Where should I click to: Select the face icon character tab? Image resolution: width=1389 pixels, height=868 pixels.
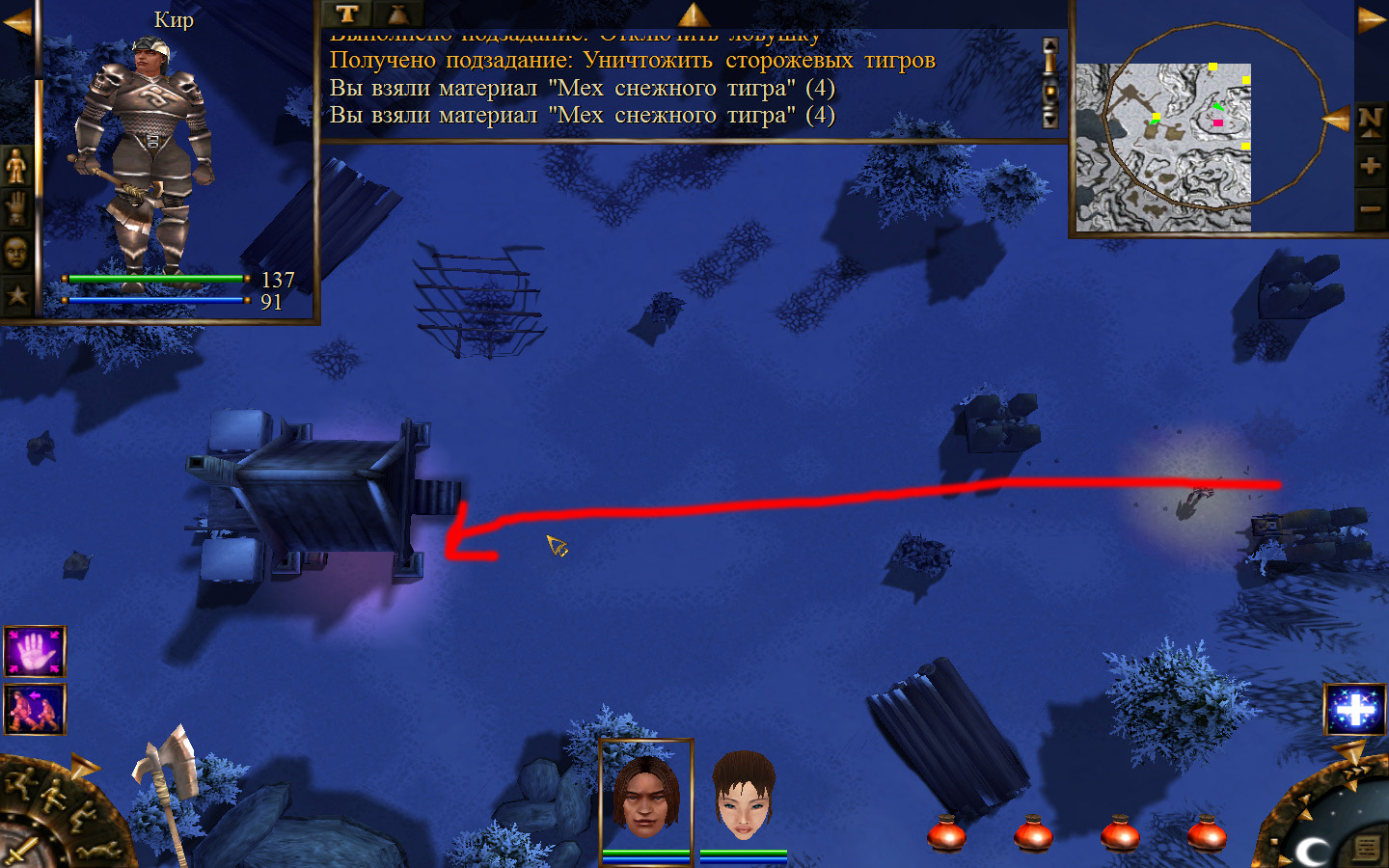[x=16, y=253]
